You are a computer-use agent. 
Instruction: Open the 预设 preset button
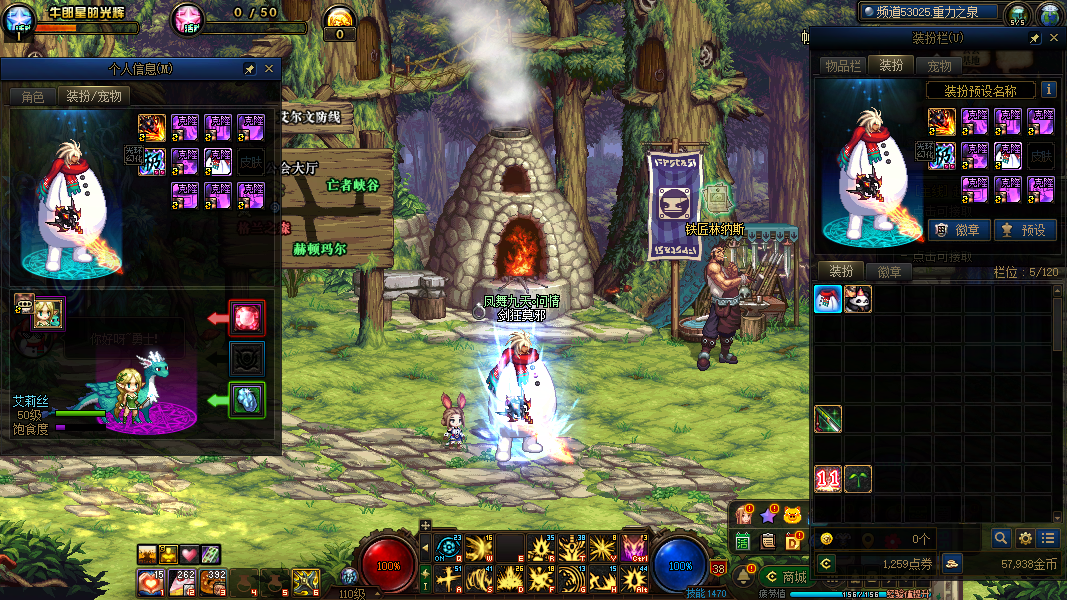click(x=1024, y=229)
